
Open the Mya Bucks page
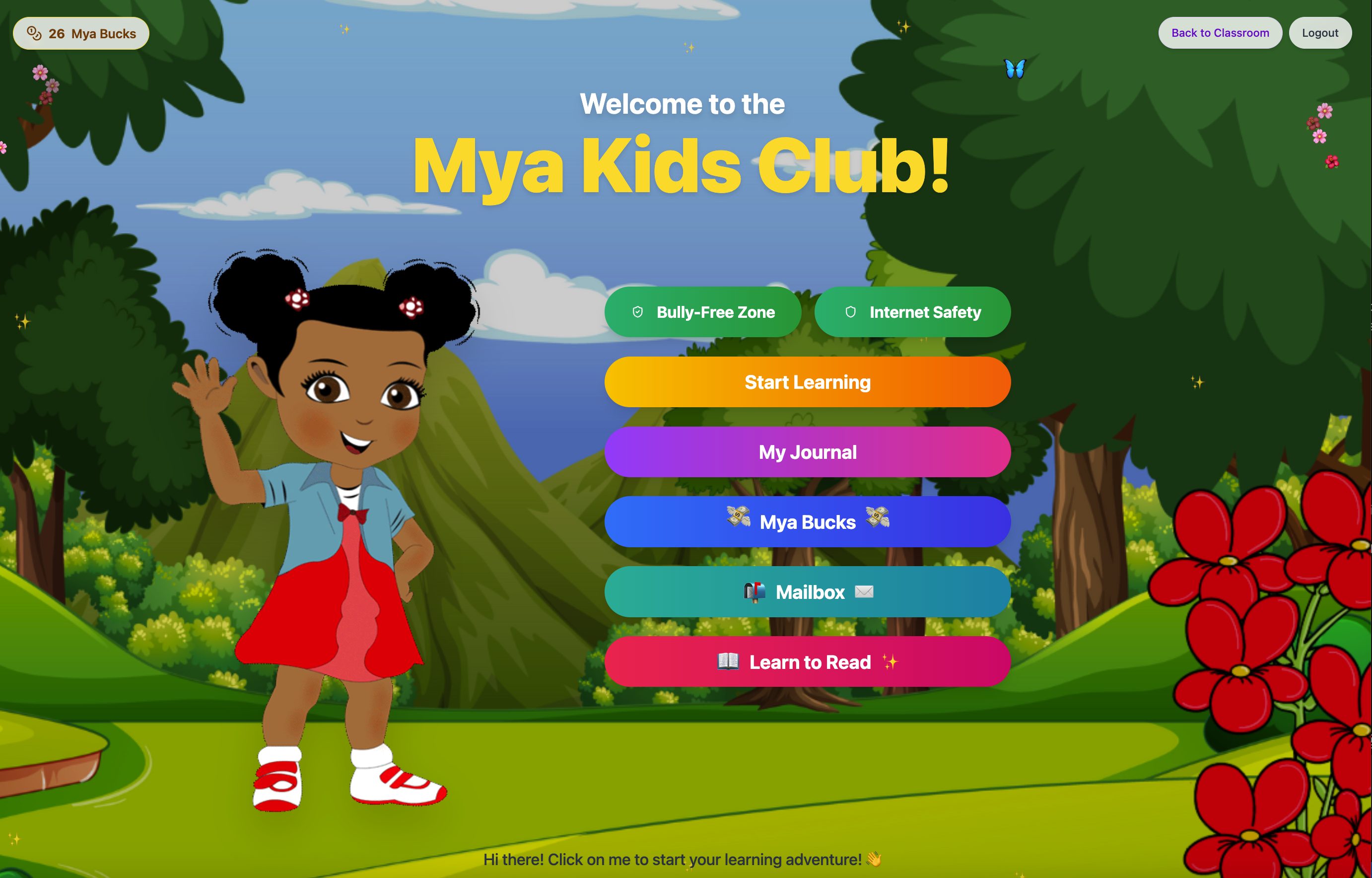pos(807,520)
